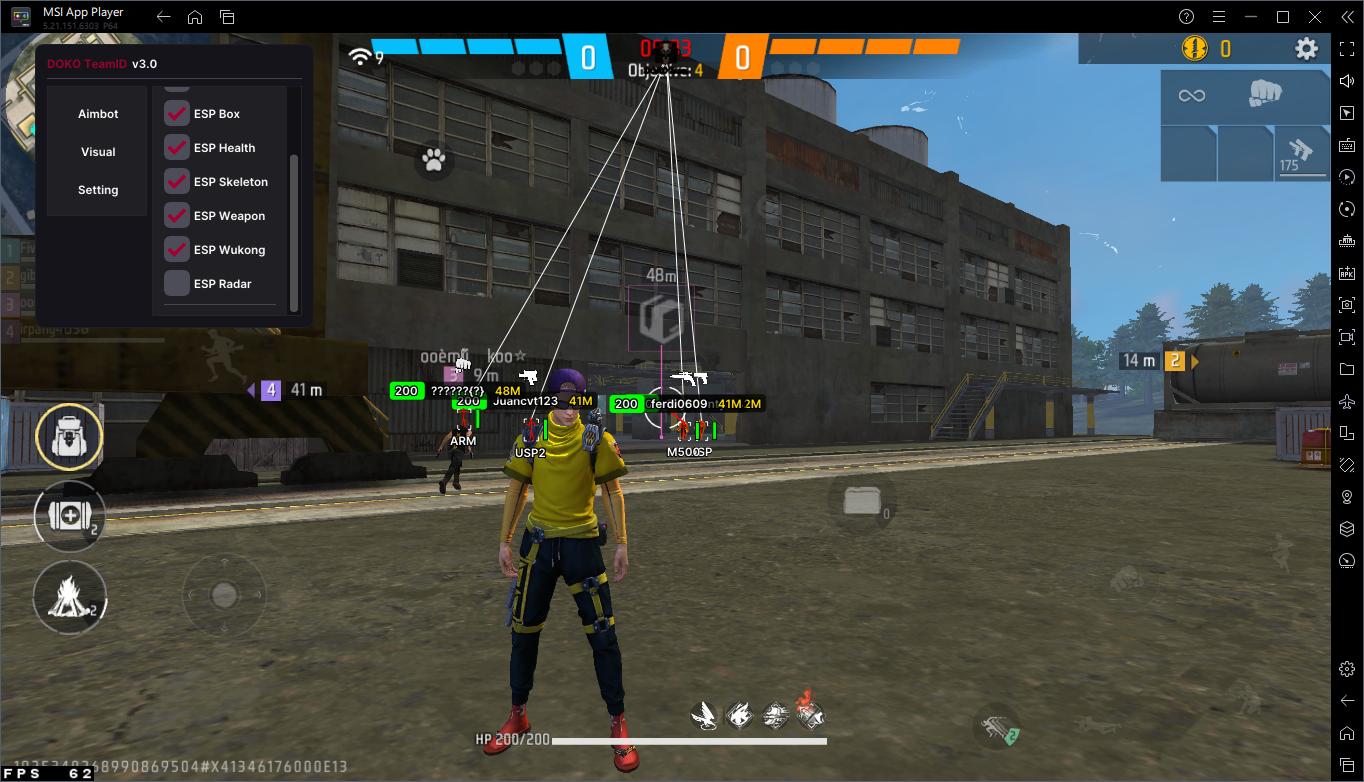Open the Visual tab

pyautogui.click(x=98, y=152)
